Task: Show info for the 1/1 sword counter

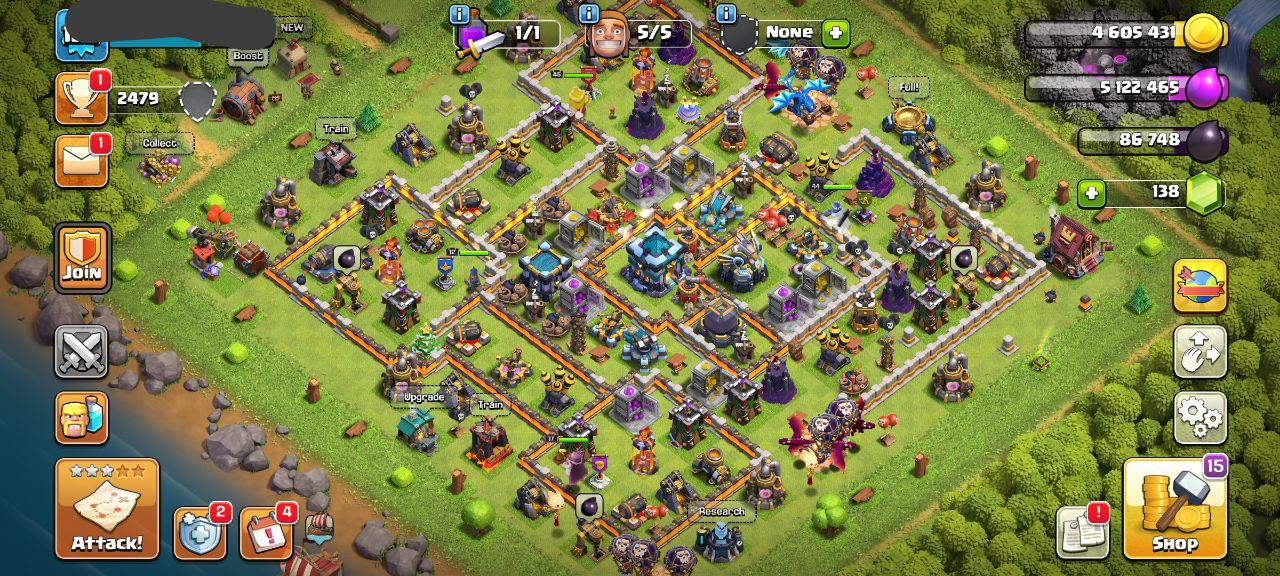Action: (x=460, y=14)
